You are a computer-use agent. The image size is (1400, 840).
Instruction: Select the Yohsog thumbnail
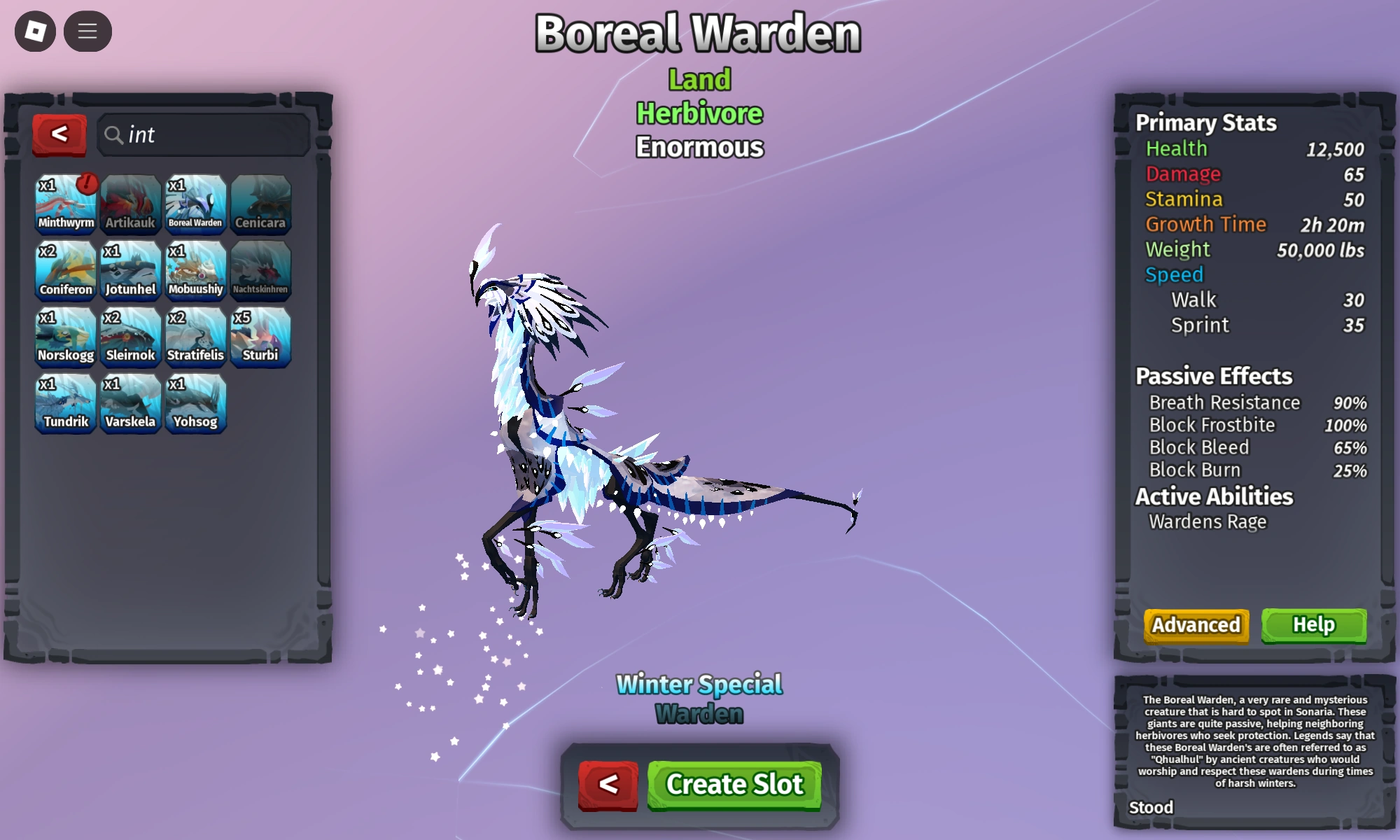tap(195, 404)
